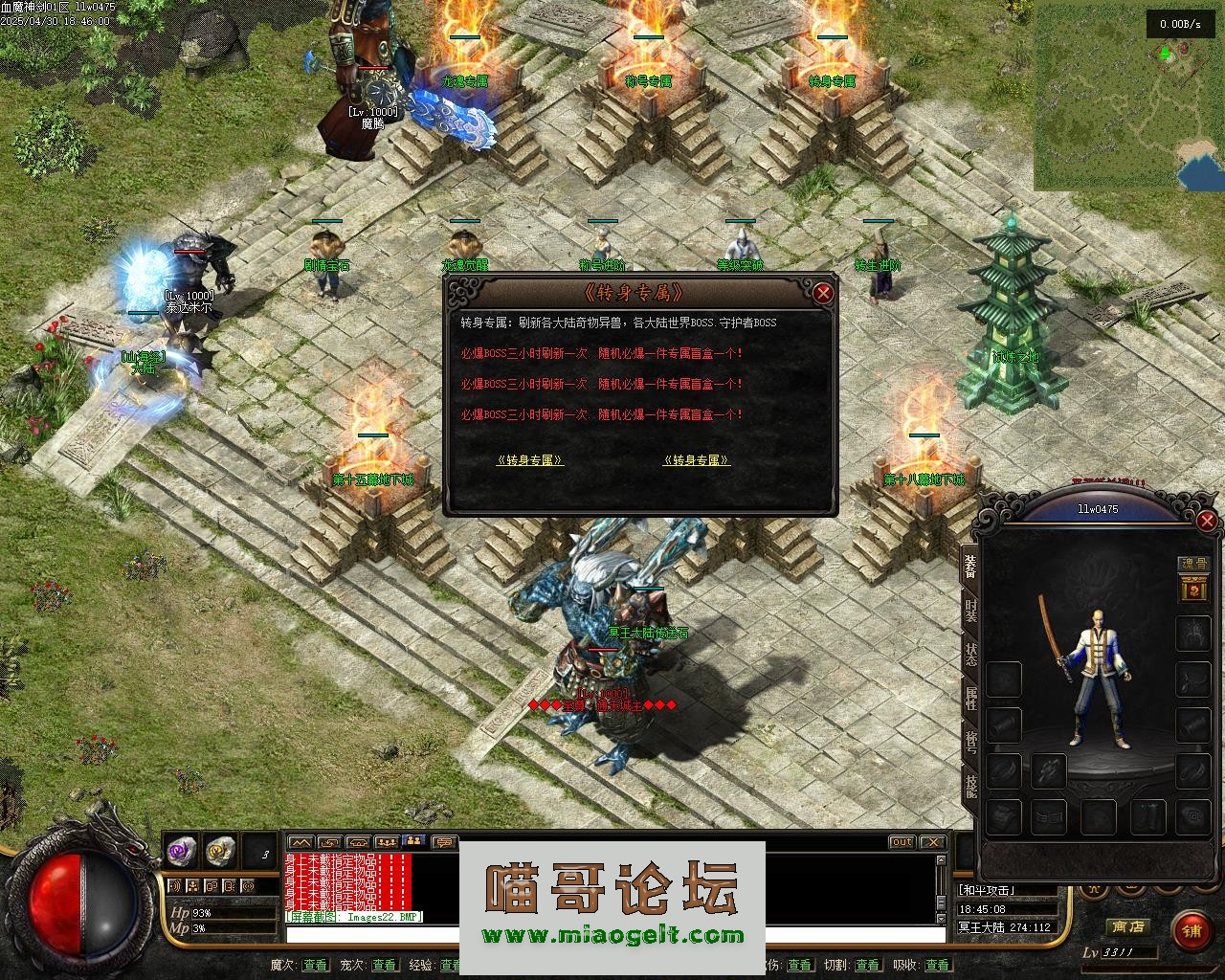Show the 属性 attributes tab
The image size is (1225, 980).
pos(970,699)
